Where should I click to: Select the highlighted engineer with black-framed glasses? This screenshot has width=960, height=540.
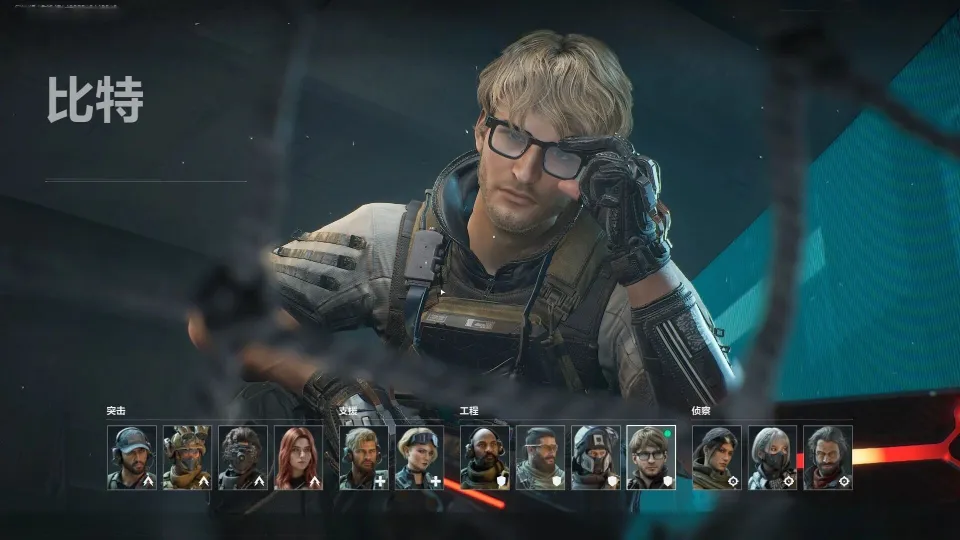(651, 458)
